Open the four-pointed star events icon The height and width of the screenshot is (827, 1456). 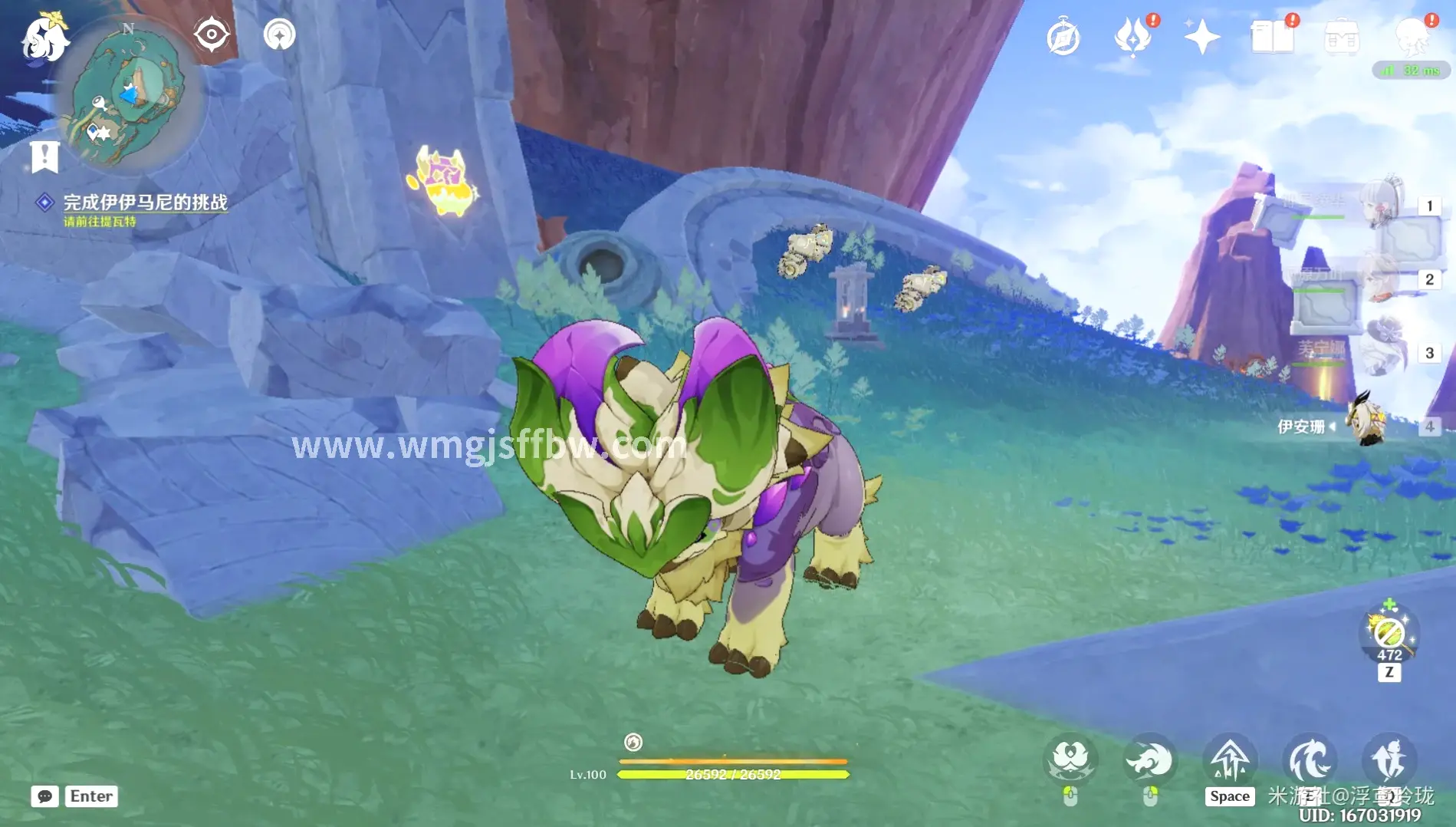coord(1201,37)
